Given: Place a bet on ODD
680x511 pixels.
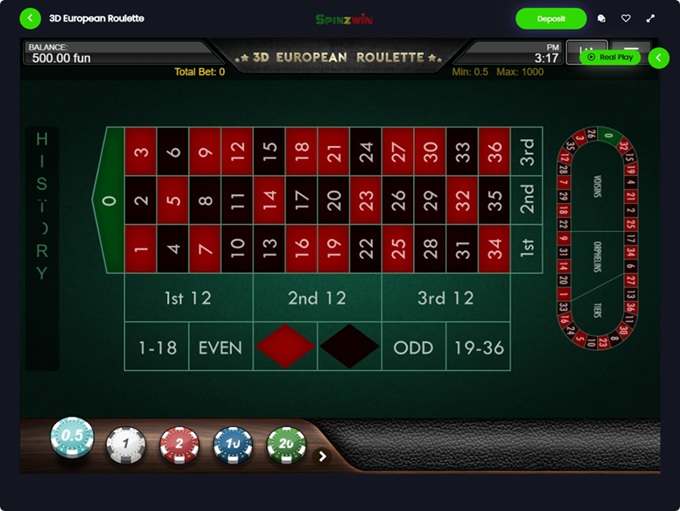Looking at the screenshot, I should [413, 348].
